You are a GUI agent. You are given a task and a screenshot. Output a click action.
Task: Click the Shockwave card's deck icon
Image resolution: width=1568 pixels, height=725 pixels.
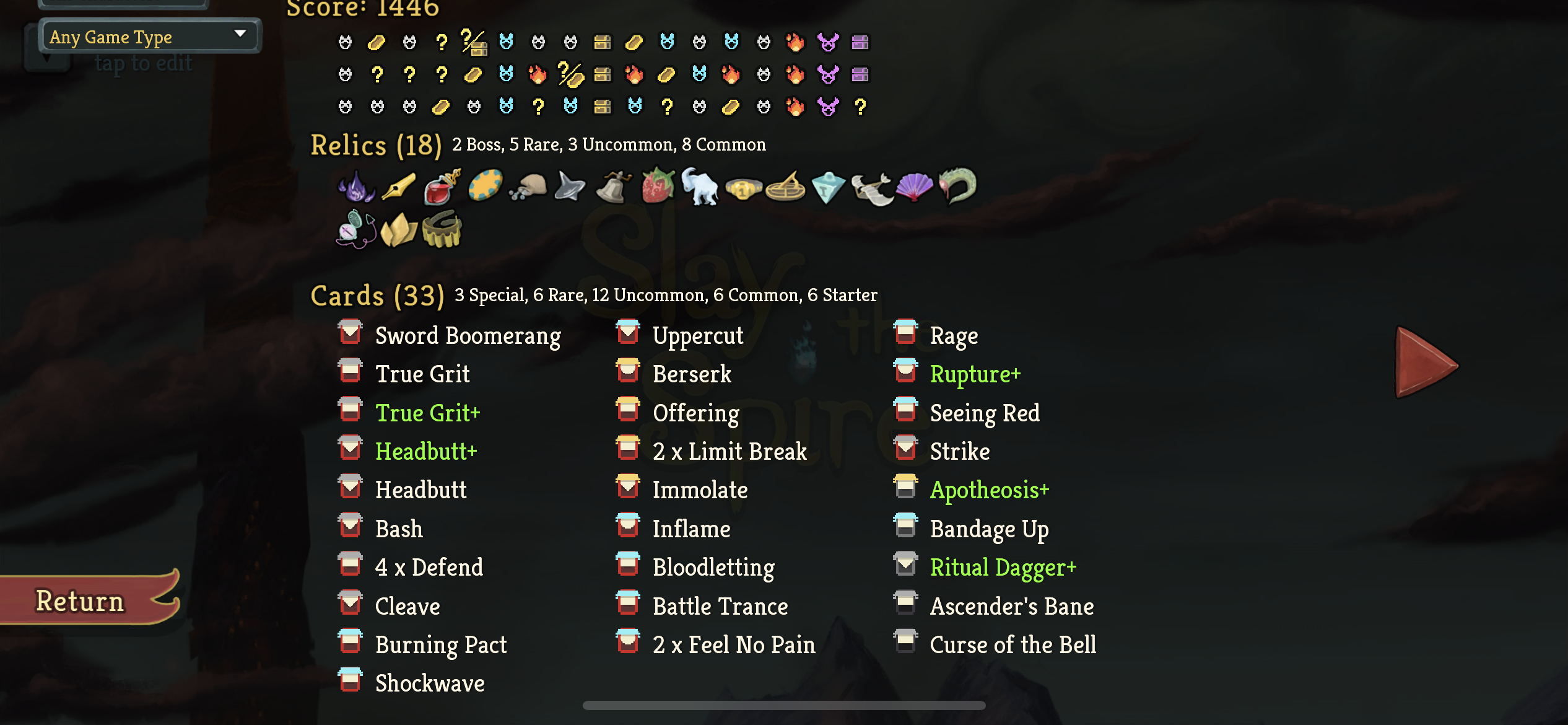pos(351,682)
